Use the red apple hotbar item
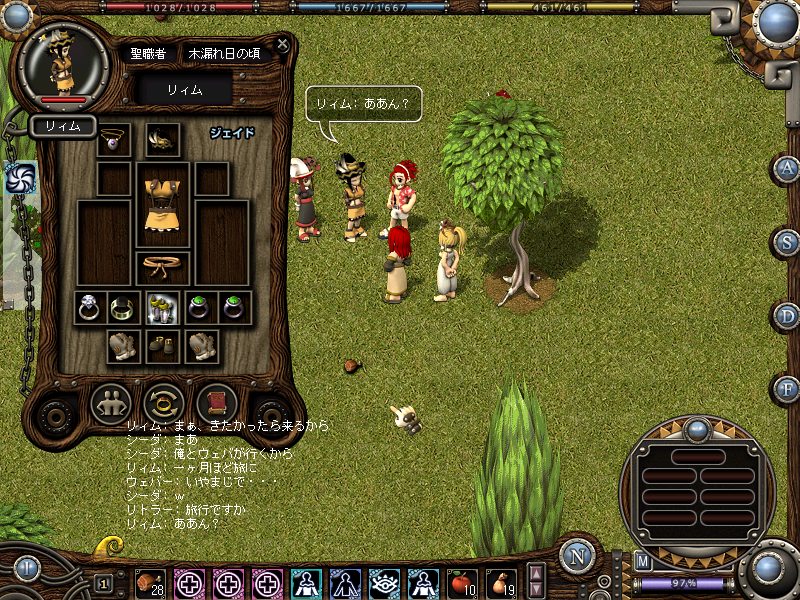 [460, 582]
